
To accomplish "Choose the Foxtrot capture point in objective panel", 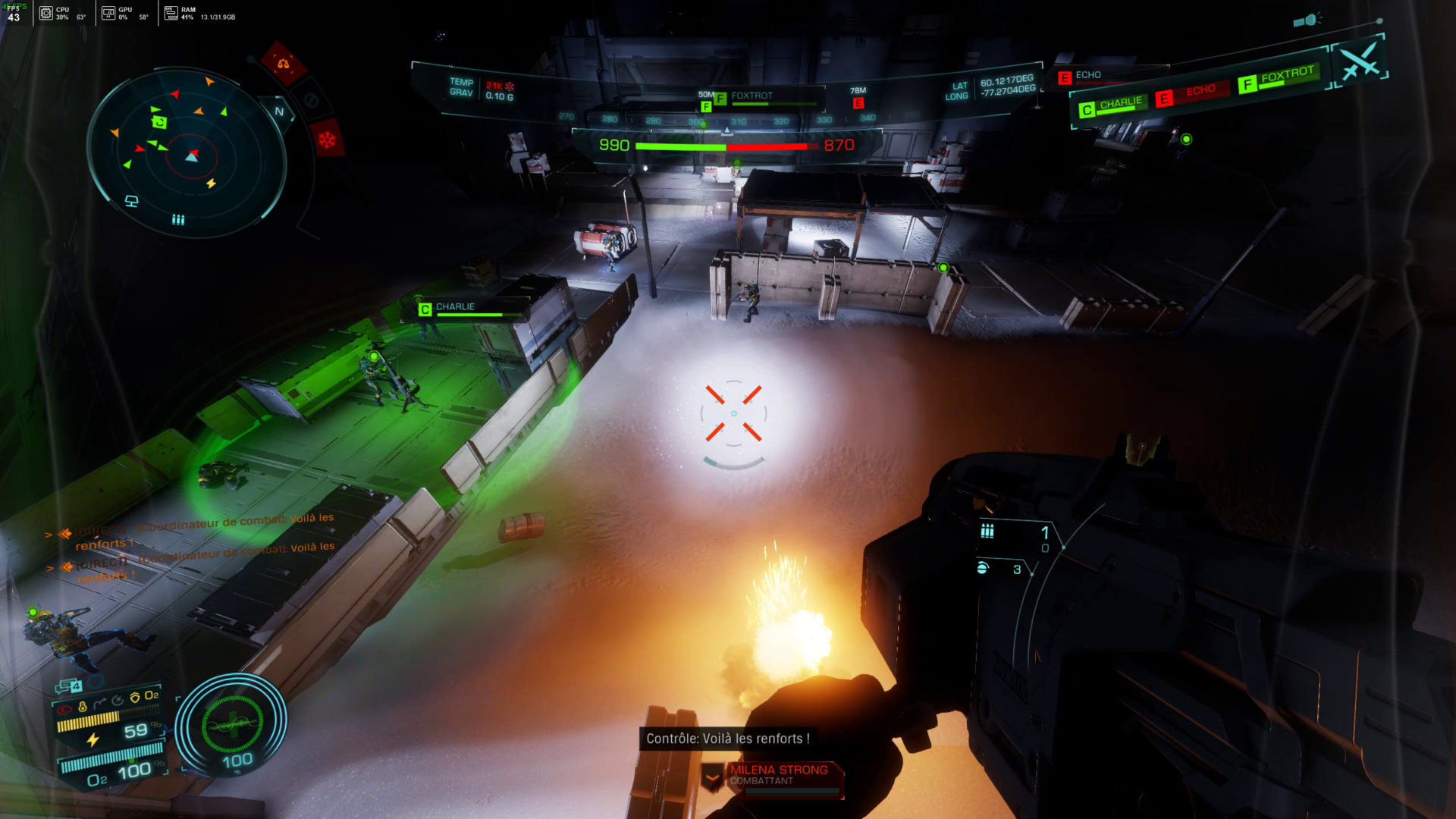I will point(1280,78).
